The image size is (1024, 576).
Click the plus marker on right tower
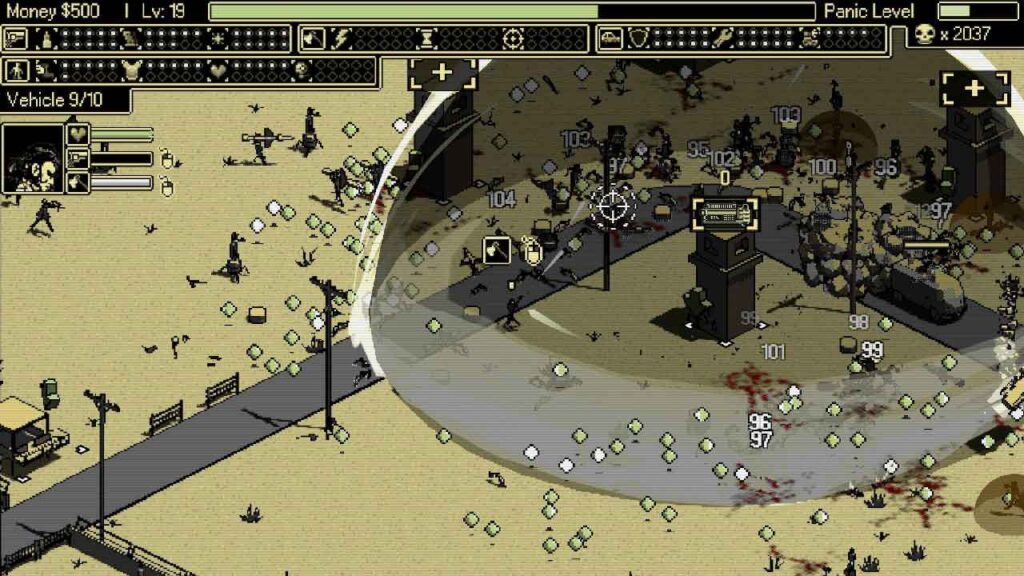tap(974, 88)
